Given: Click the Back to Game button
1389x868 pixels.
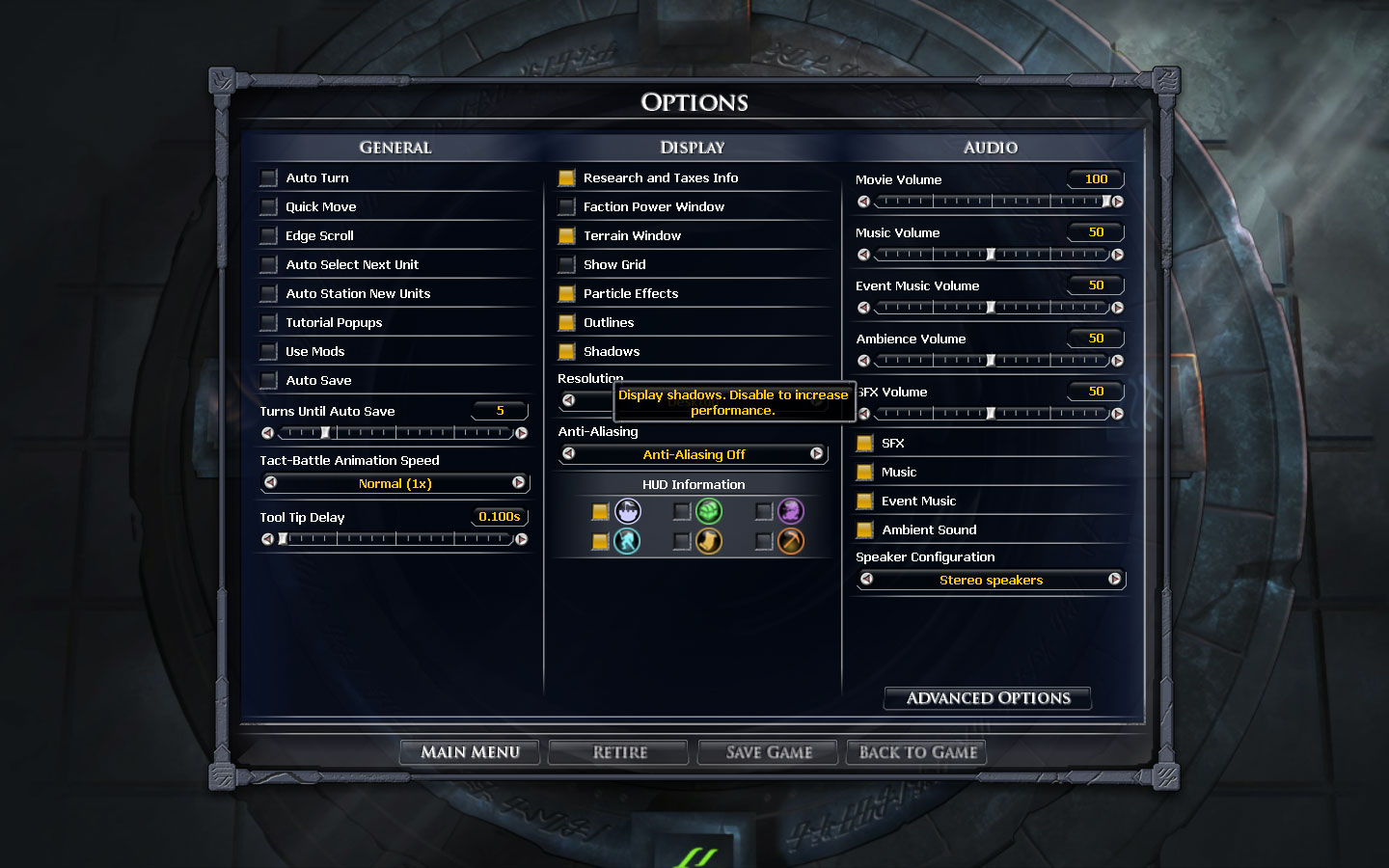Looking at the screenshot, I should tap(917, 752).
